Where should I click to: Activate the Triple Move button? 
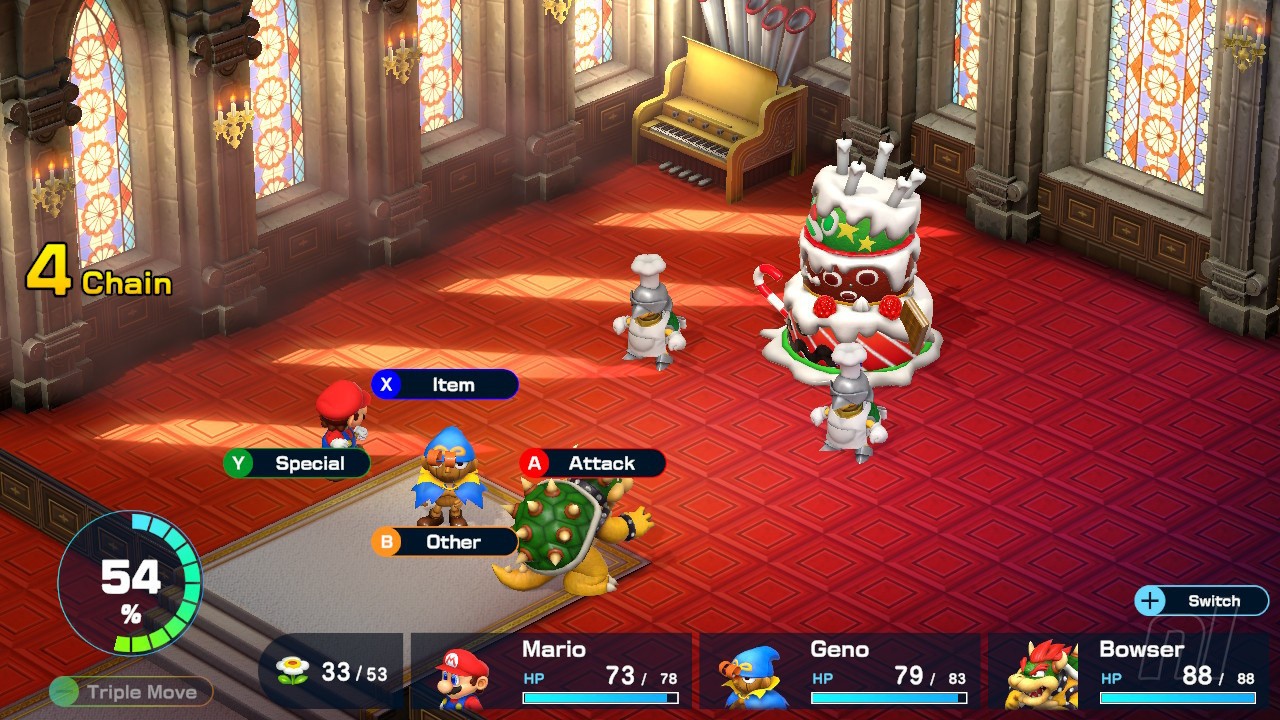tap(131, 692)
